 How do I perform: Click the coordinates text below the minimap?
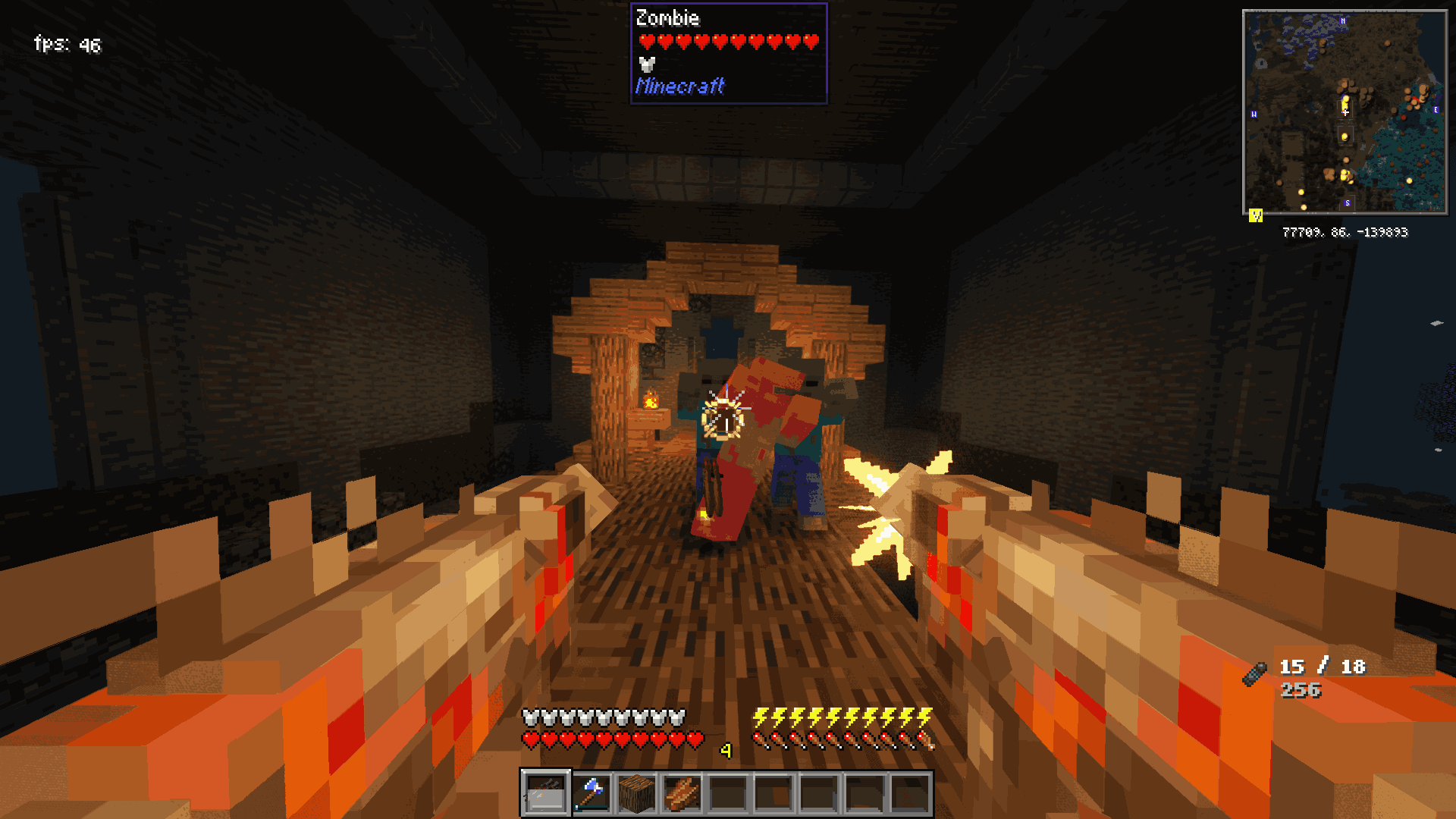[x=1345, y=233]
